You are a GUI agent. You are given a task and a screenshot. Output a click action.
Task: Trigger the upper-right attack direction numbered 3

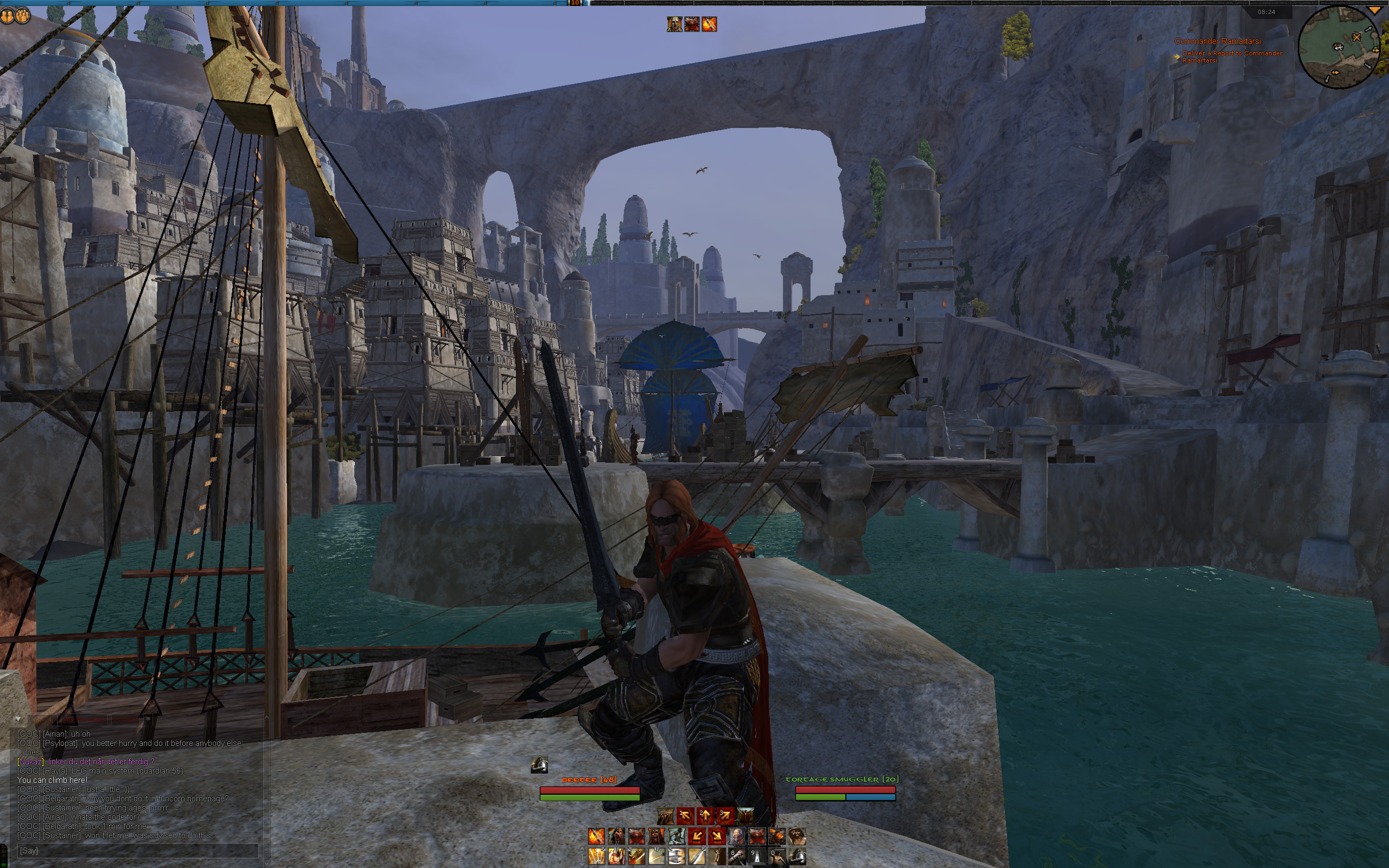pyautogui.click(x=725, y=815)
